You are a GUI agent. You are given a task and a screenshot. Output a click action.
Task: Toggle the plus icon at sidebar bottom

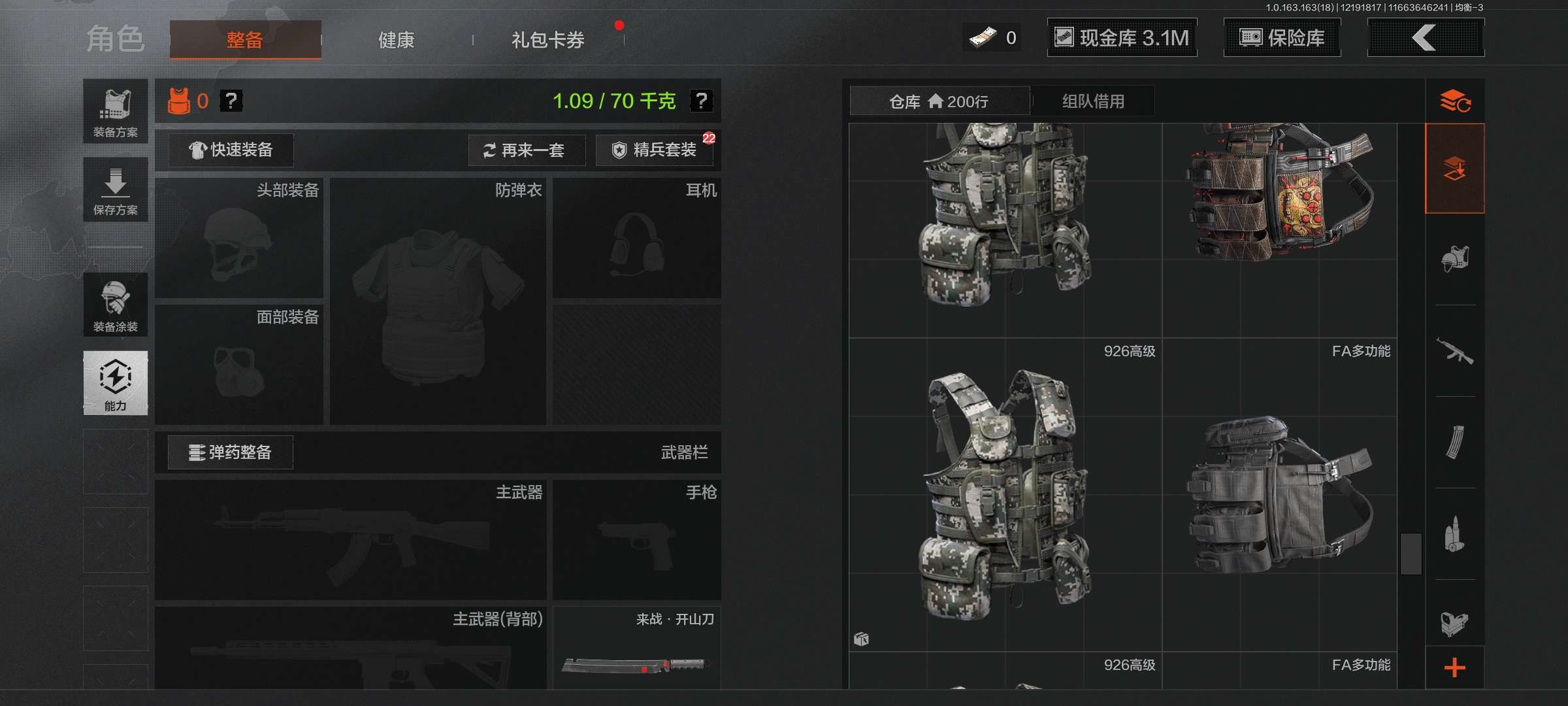click(x=1456, y=667)
